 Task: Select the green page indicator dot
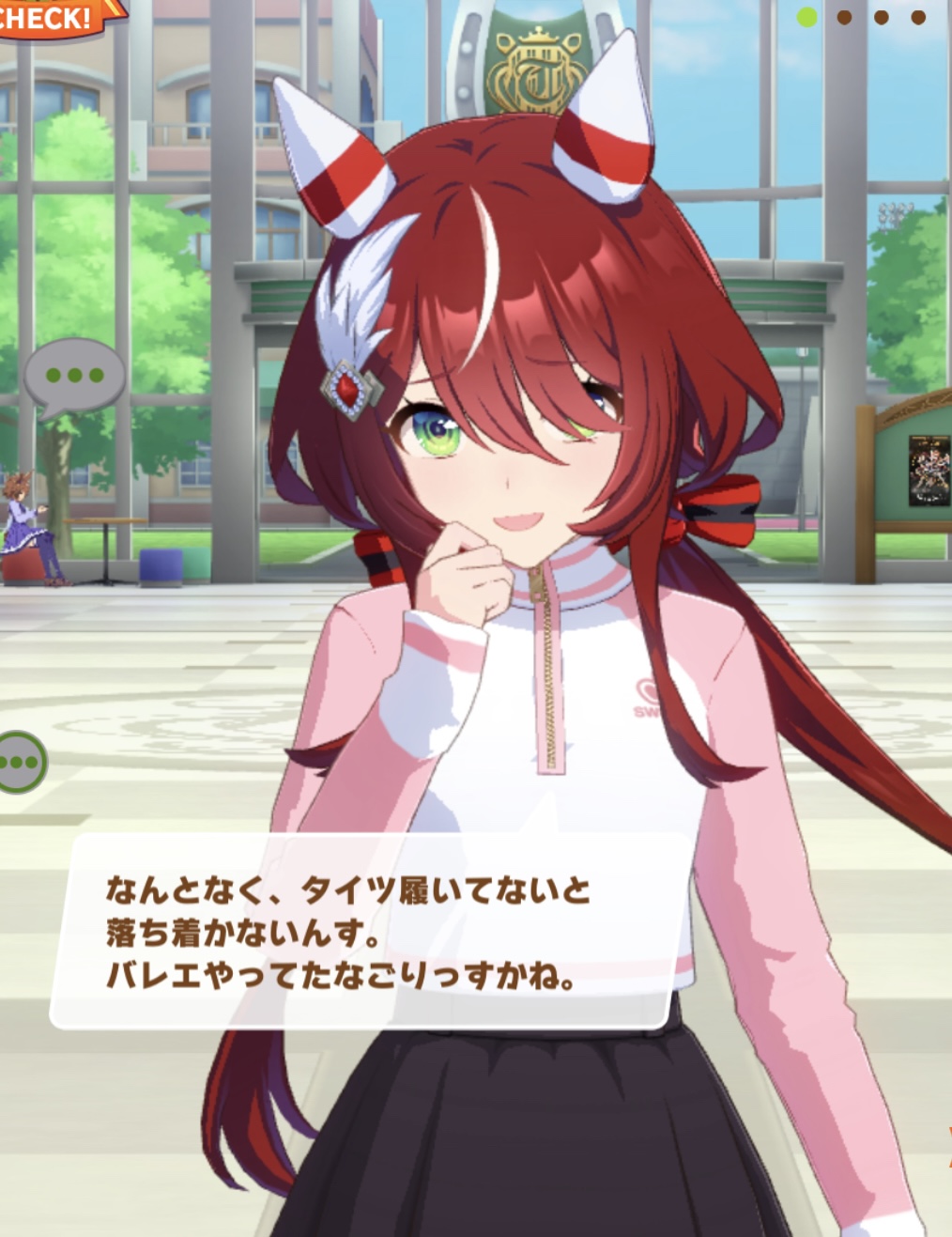pyautogui.click(x=806, y=17)
